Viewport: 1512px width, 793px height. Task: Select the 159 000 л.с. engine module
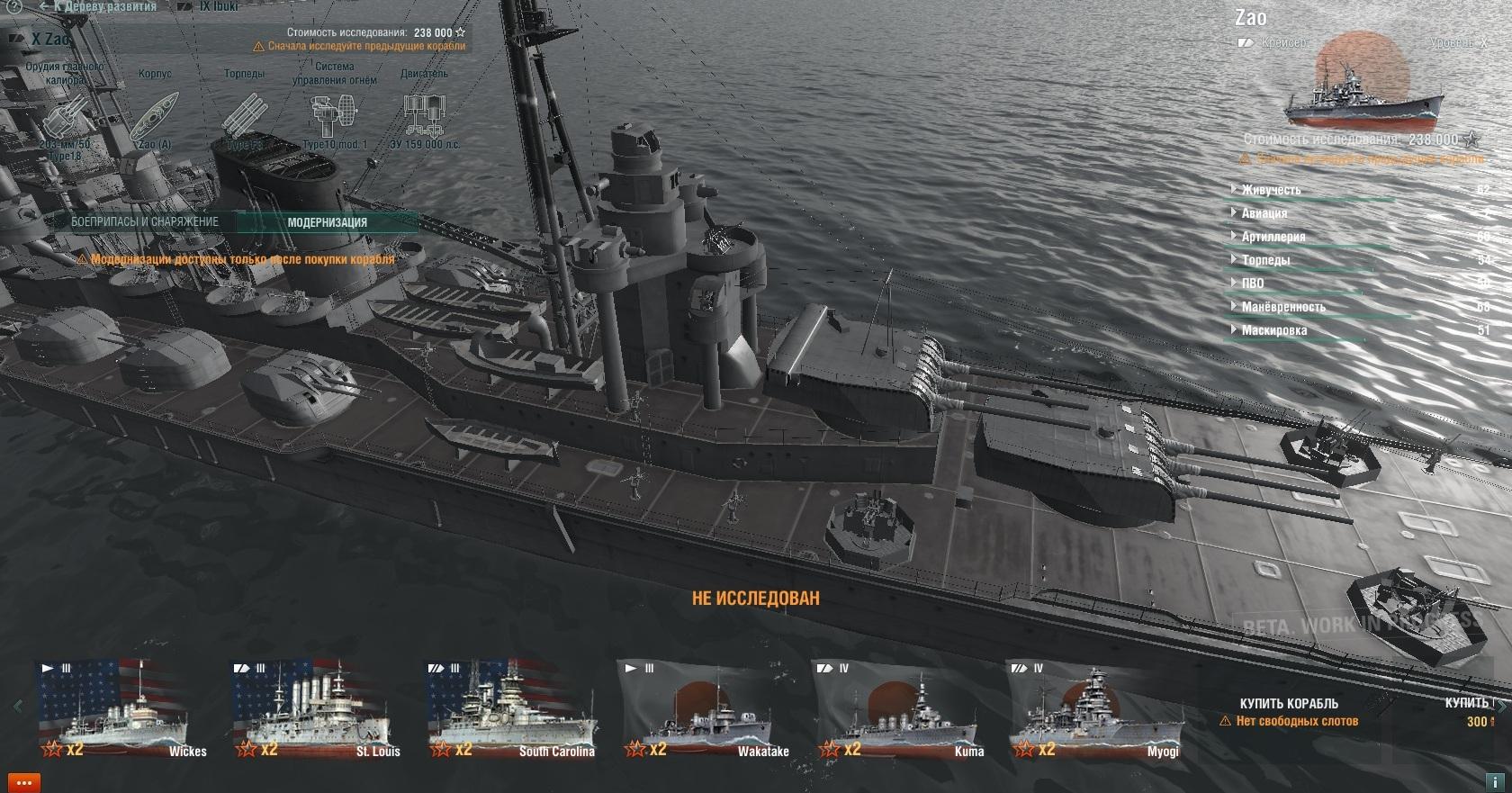(x=424, y=117)
